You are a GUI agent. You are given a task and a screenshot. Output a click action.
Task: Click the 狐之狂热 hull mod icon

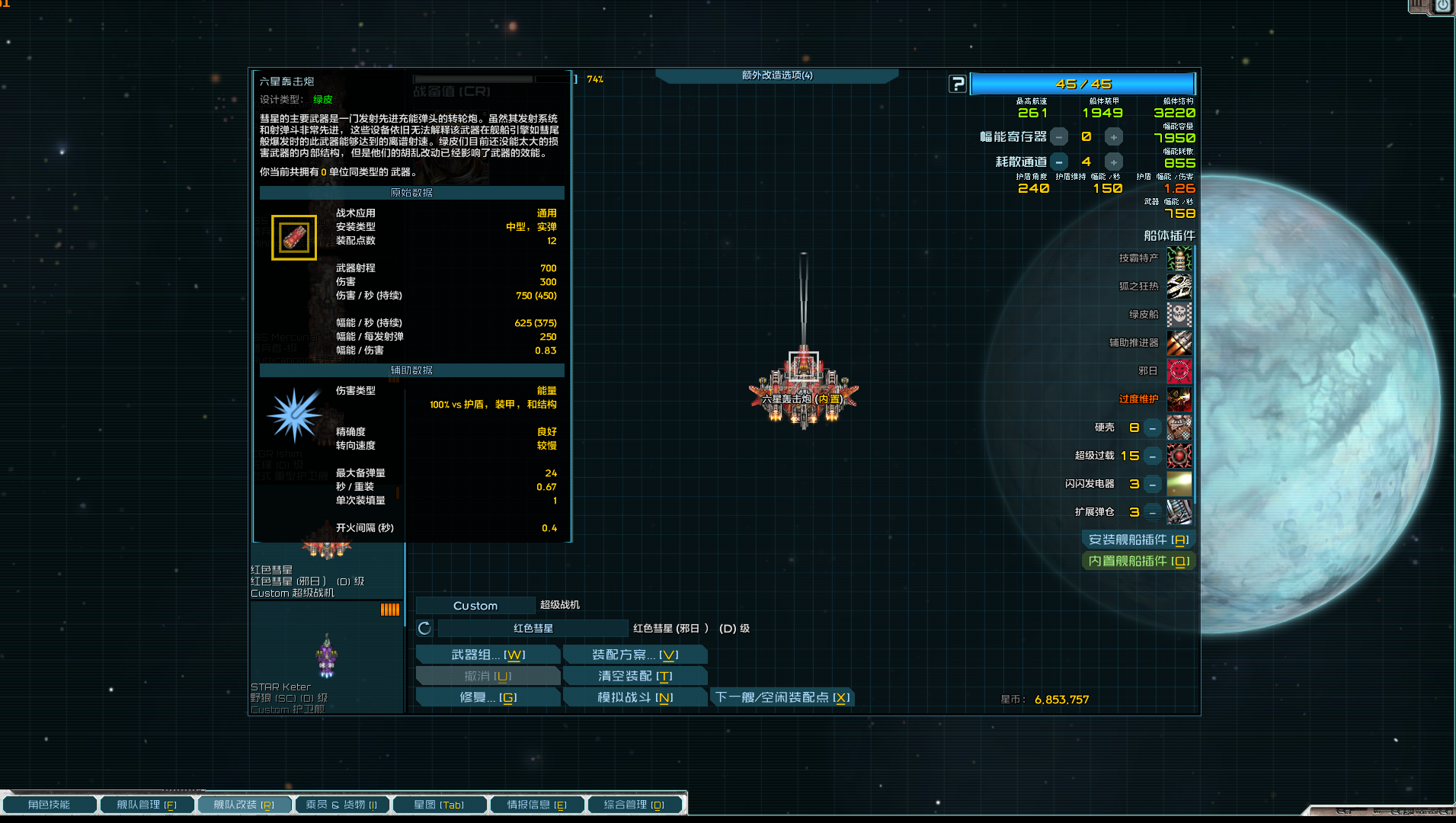click(x=1179, y=287)
